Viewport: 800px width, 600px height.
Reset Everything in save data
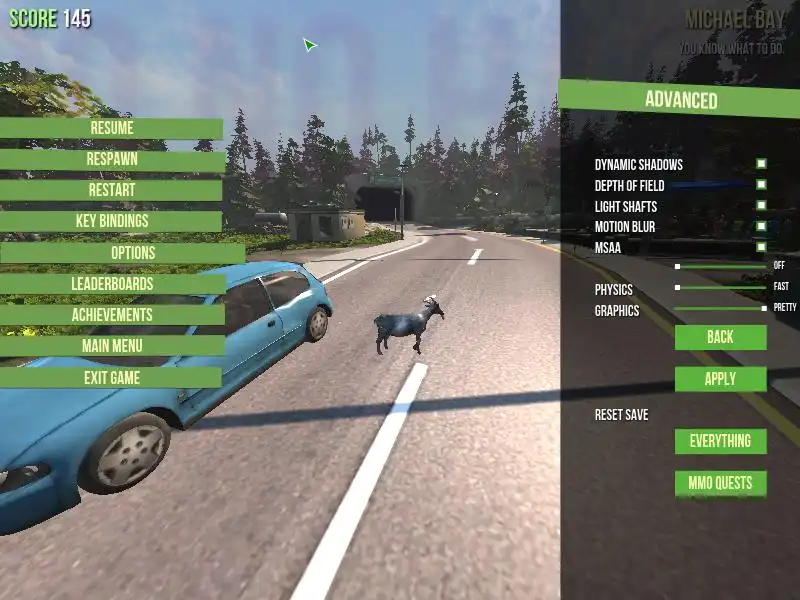[x=720, y=441]
